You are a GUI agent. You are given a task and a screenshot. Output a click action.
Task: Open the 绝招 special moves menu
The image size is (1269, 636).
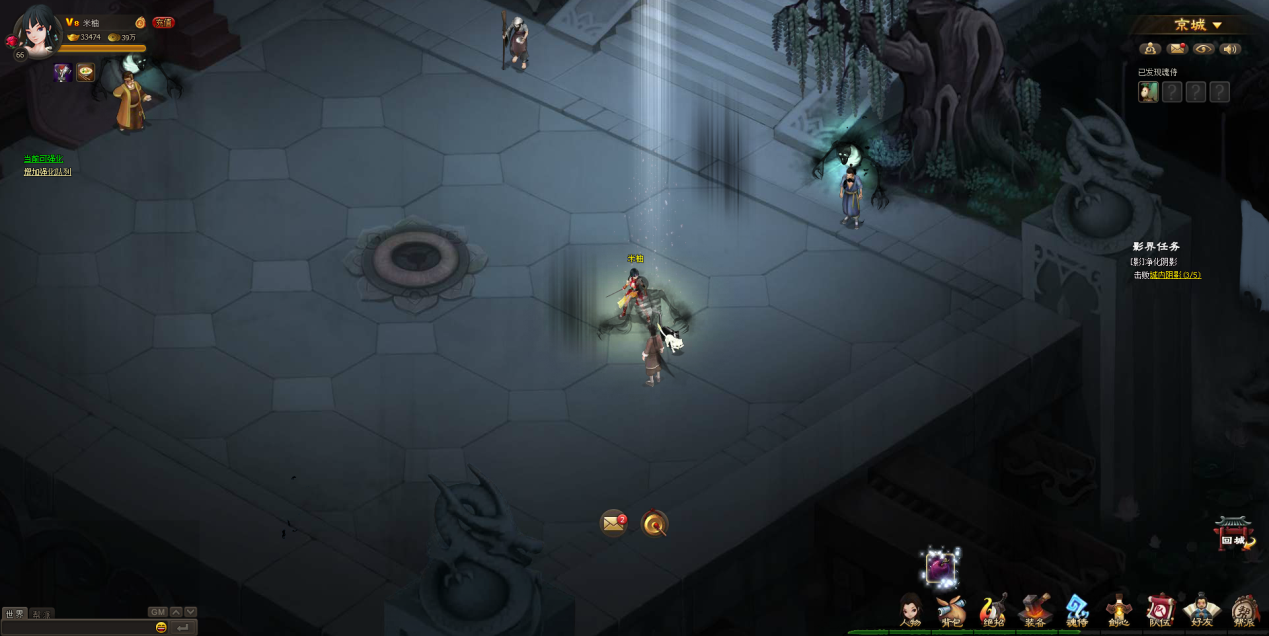click(x=993, y=610)
